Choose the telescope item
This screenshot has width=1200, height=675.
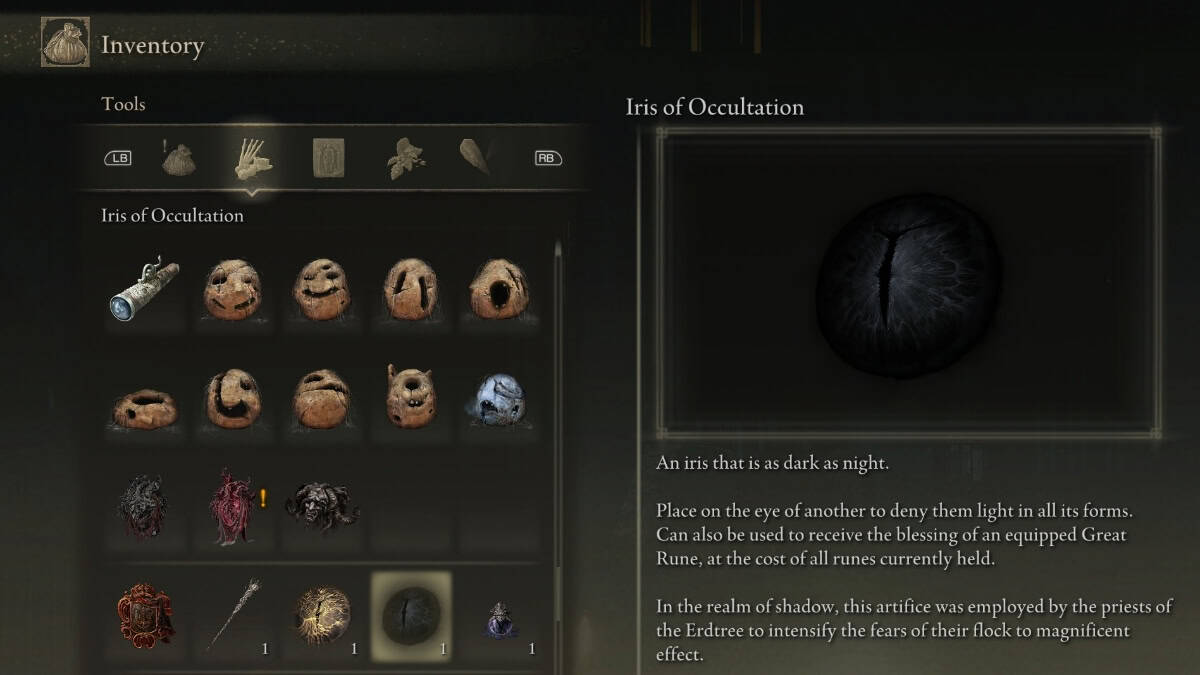144,290
